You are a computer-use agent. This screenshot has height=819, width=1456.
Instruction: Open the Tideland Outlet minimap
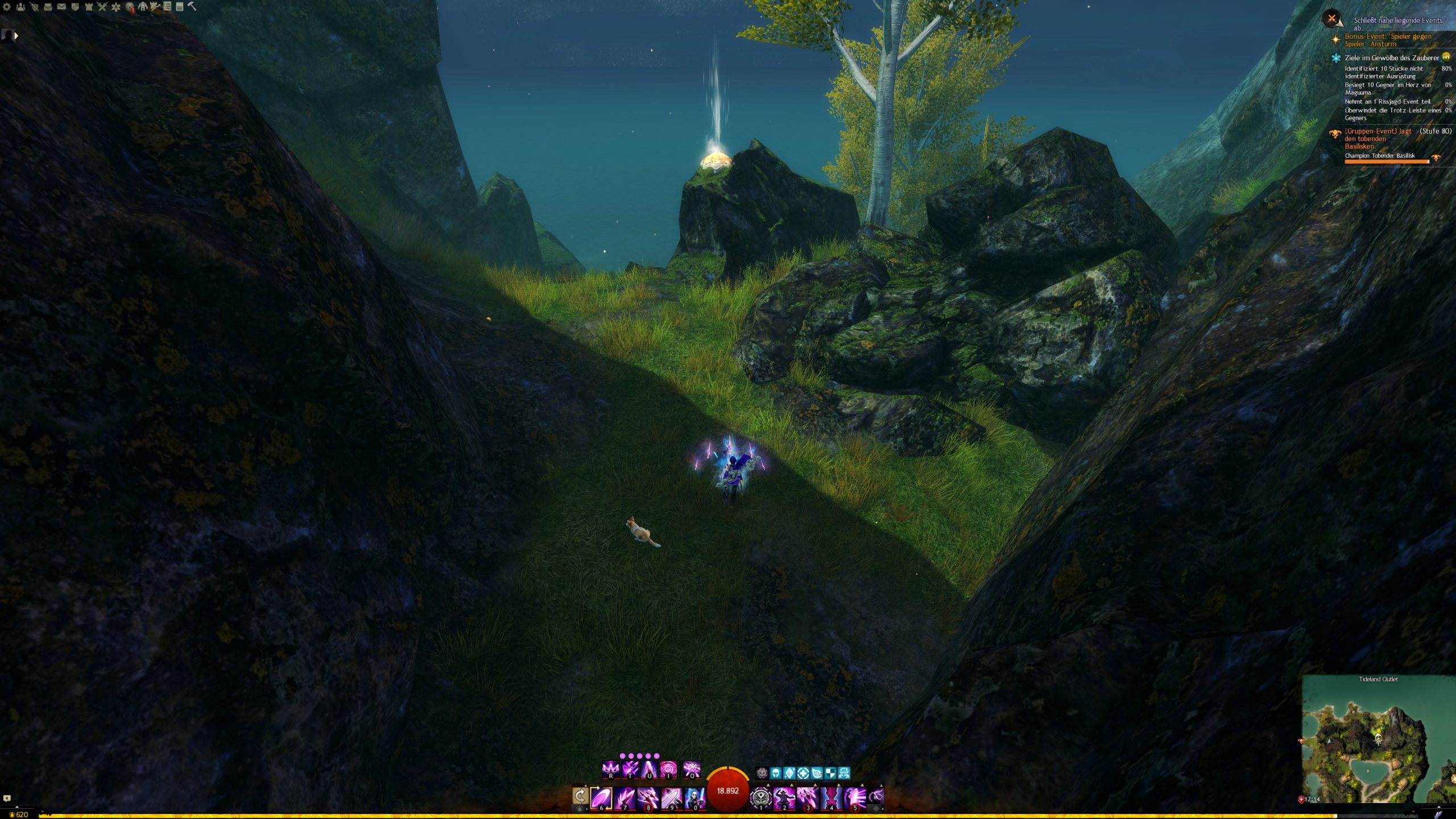(x=1378, y=739)
